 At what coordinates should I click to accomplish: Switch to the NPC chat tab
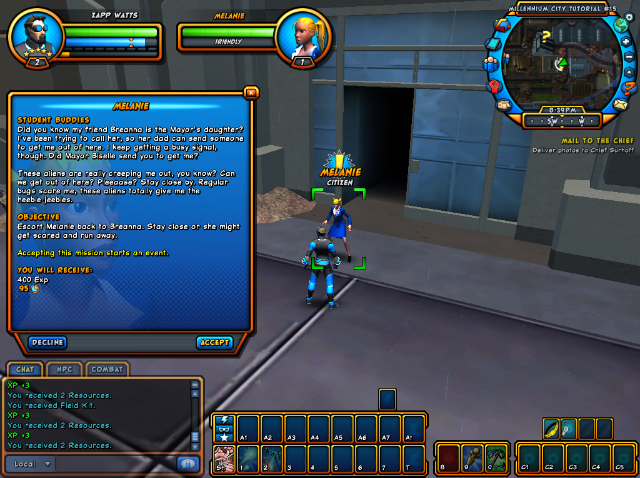point(65,369)
